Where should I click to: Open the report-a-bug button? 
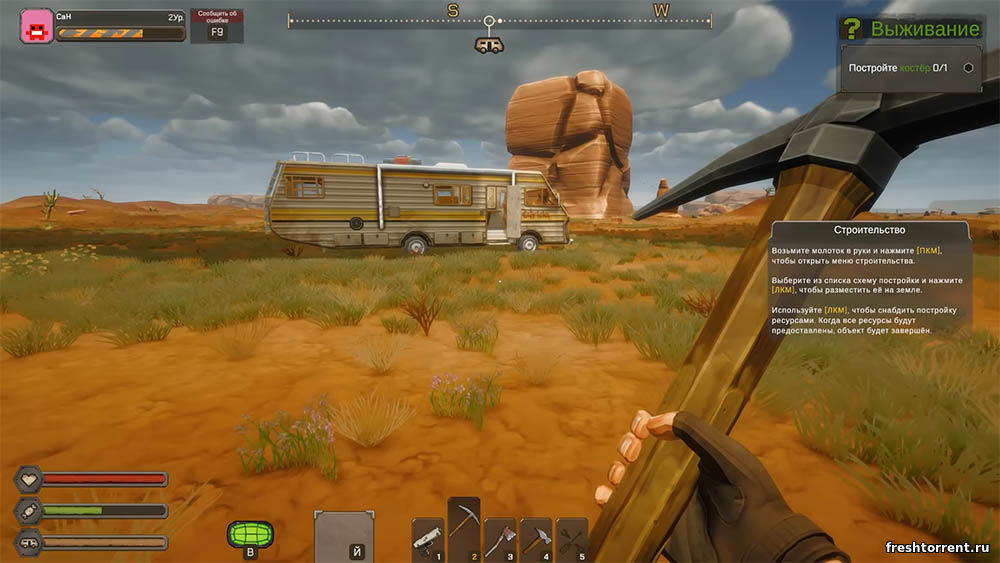(x=216, y=26)
